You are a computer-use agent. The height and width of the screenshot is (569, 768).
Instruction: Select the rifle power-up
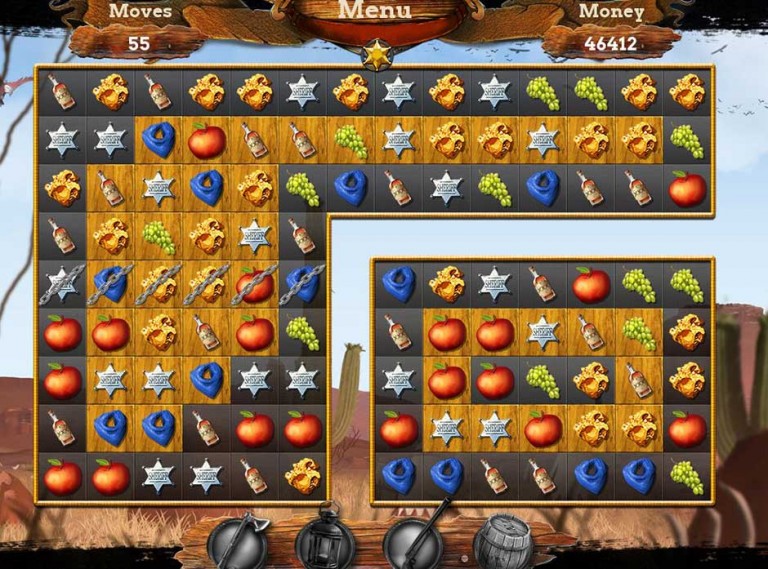(x=413, y=541)
